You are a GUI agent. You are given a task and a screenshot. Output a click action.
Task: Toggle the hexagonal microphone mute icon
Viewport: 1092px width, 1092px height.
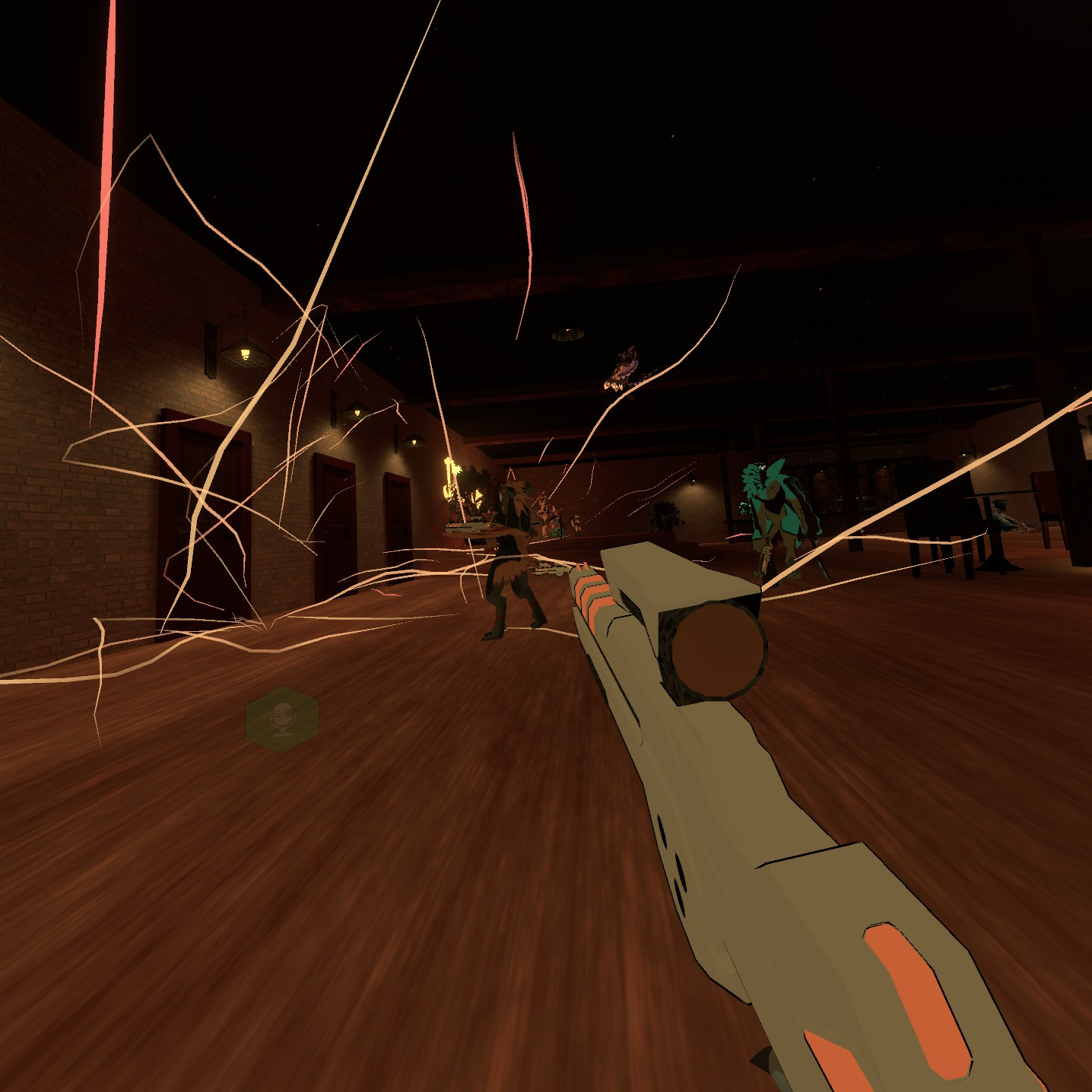pos(282,719)
